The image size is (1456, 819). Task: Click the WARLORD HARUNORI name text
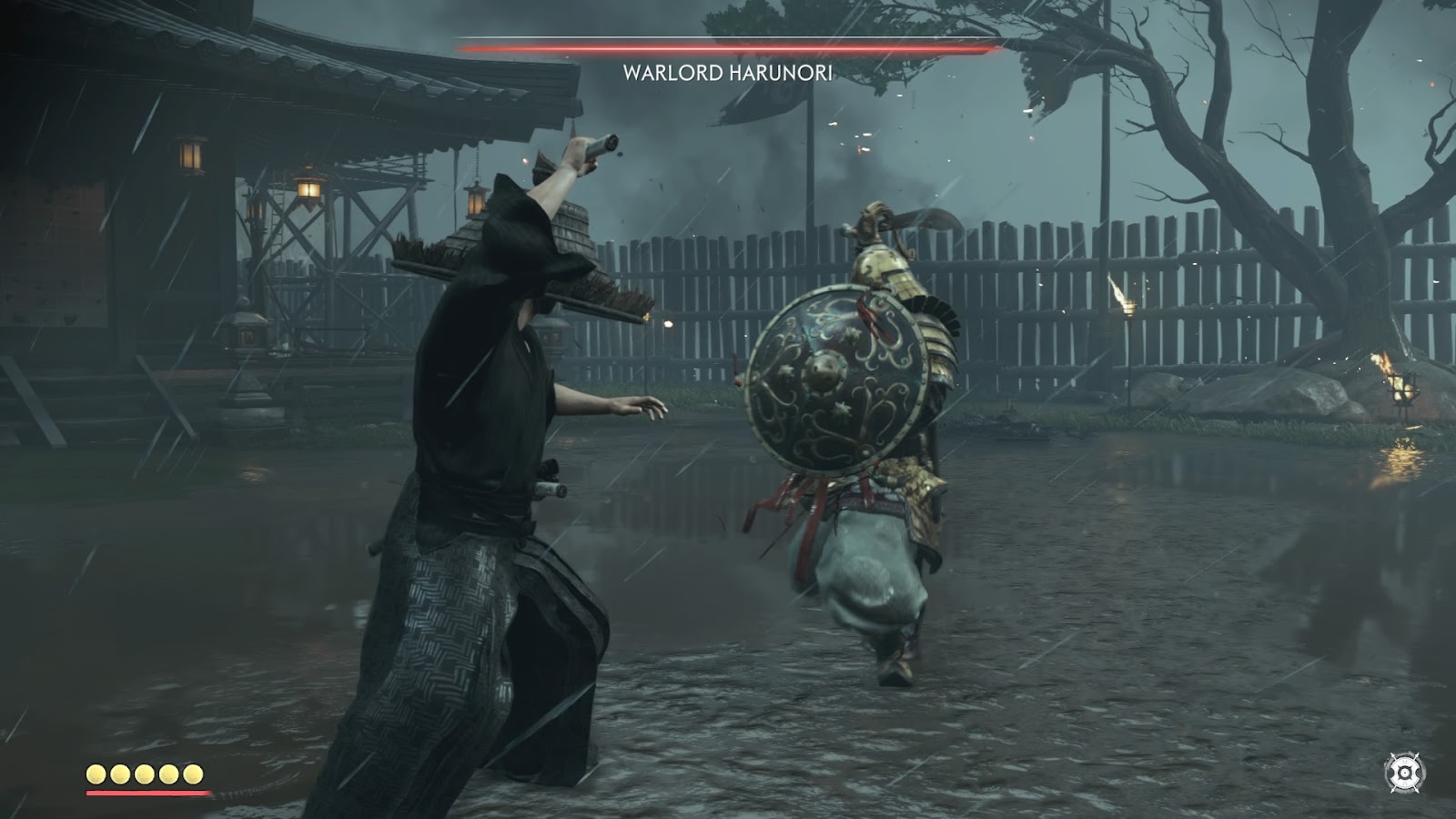[x=727, y=74]
